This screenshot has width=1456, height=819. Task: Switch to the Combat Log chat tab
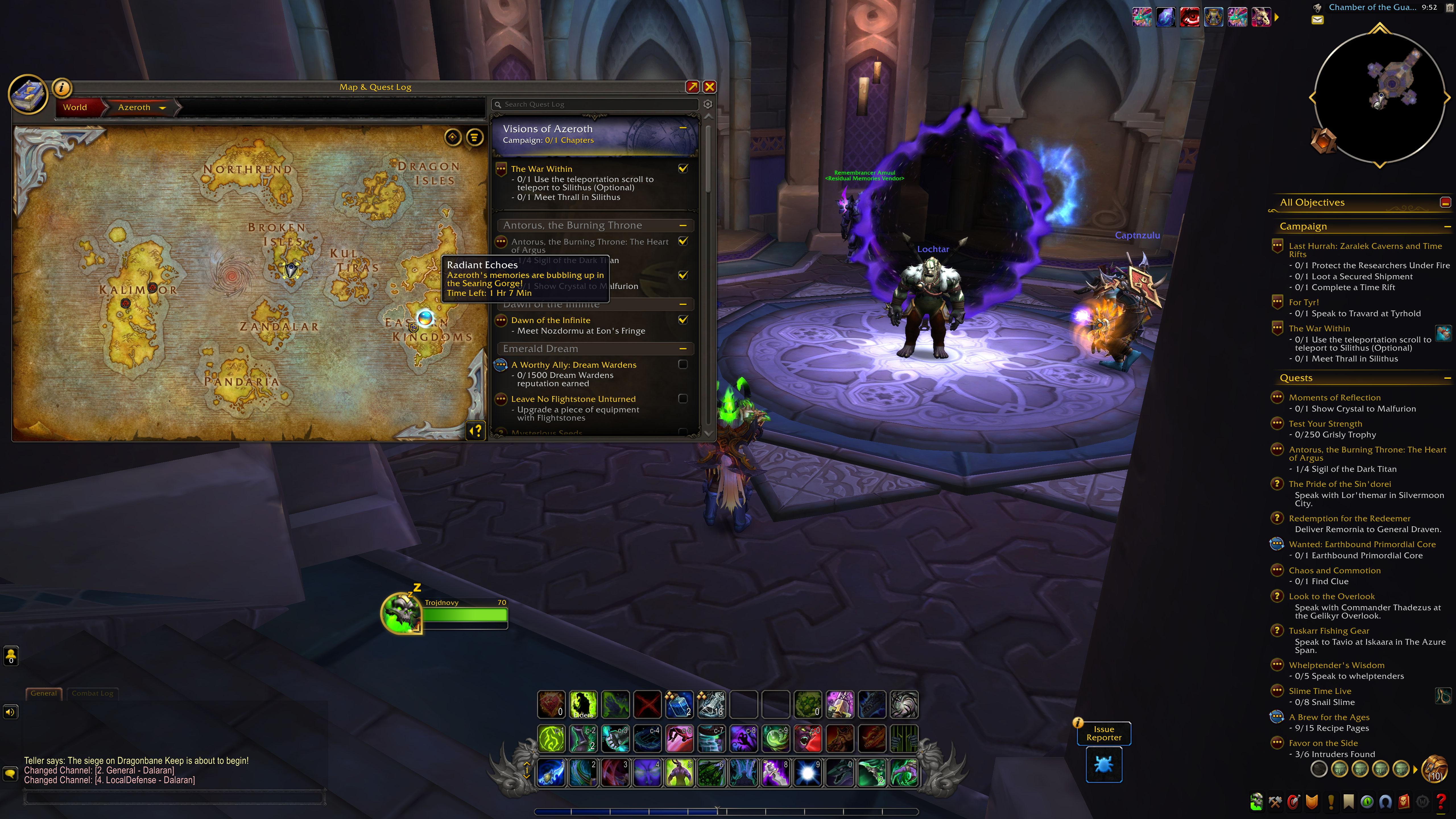pyautogui.click(x=92, y=694)
